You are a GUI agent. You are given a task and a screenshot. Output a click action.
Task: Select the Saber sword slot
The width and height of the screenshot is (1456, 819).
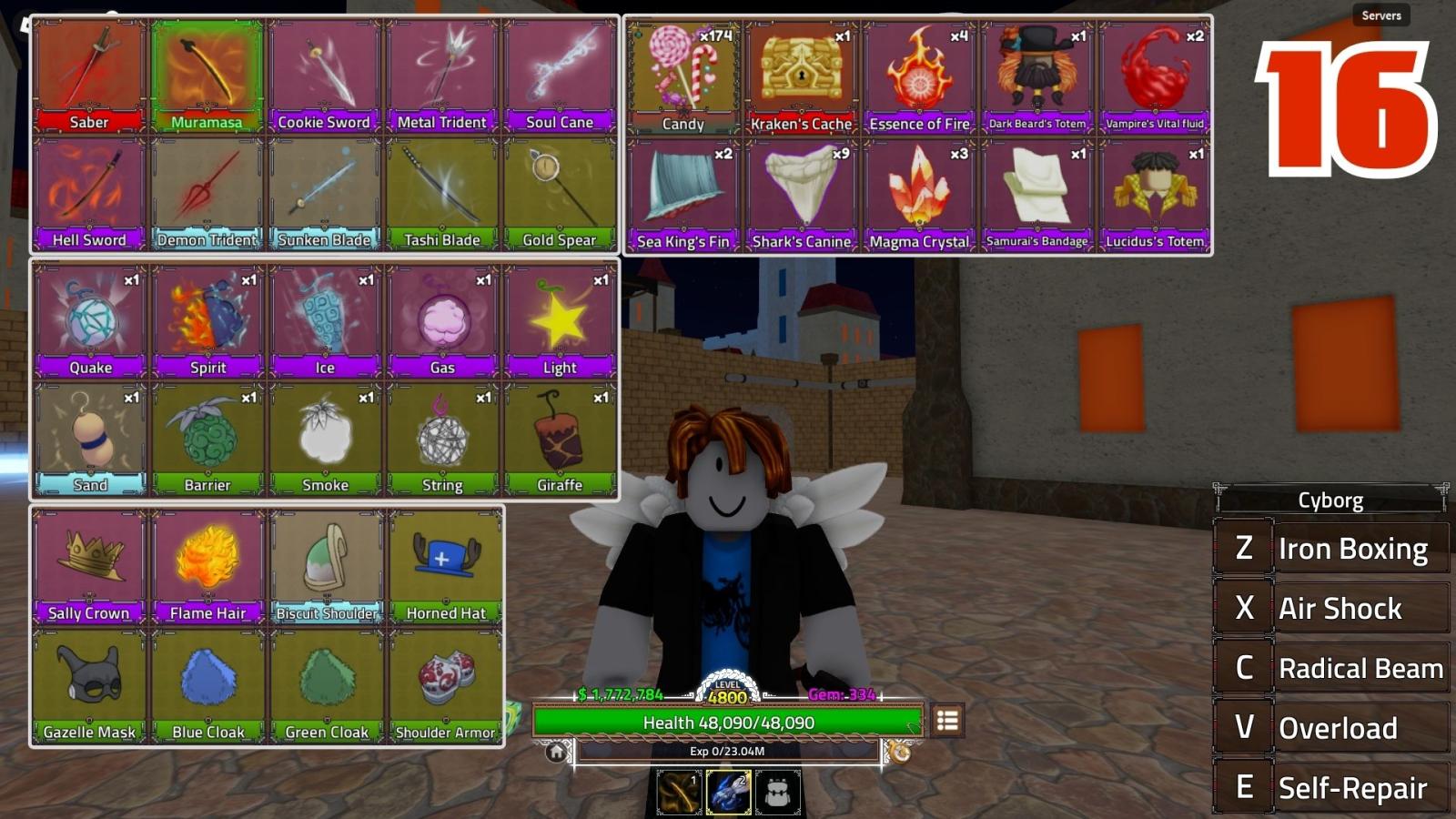89,76
